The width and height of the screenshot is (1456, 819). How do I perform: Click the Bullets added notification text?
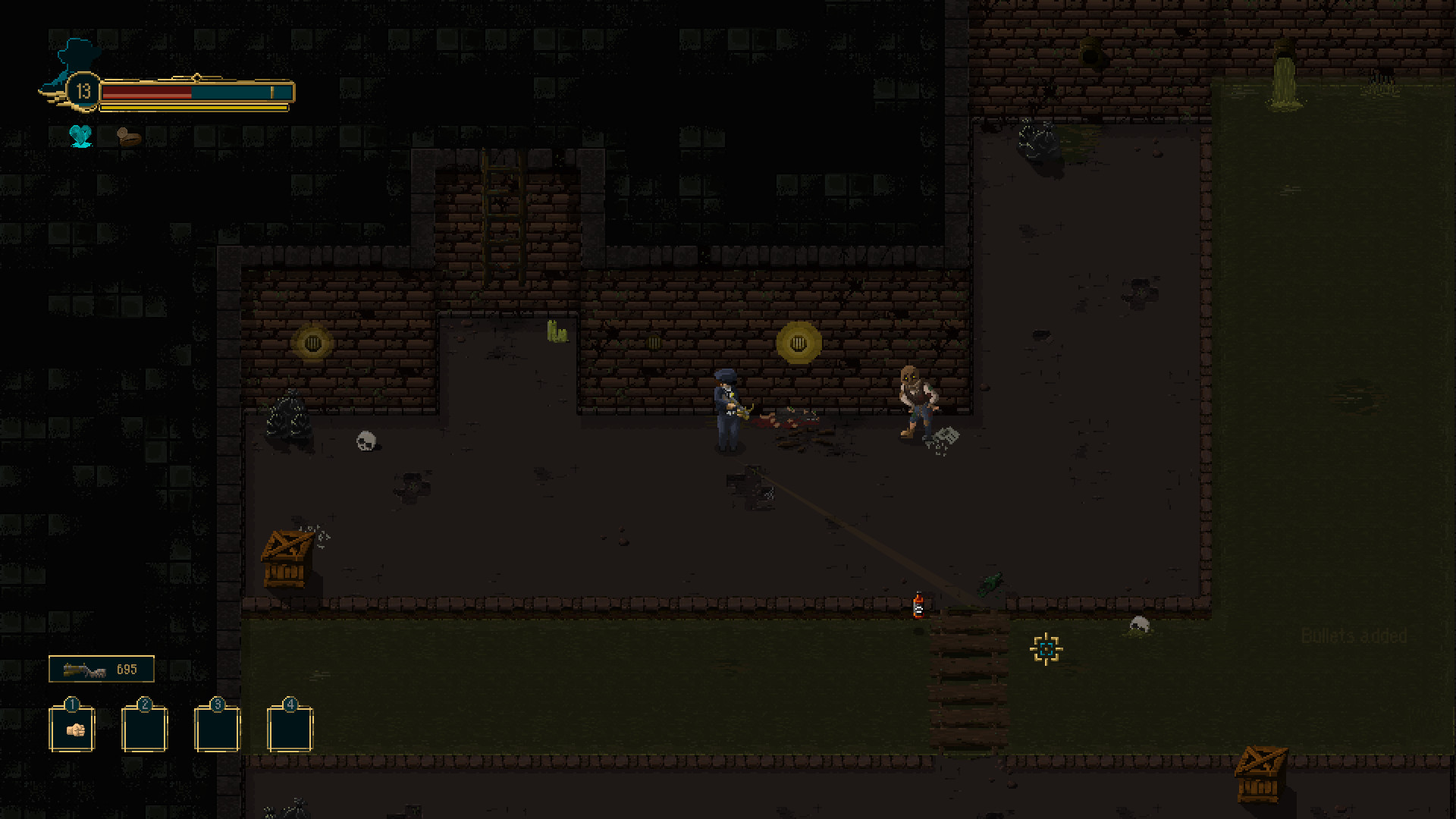click(1354, 637)
